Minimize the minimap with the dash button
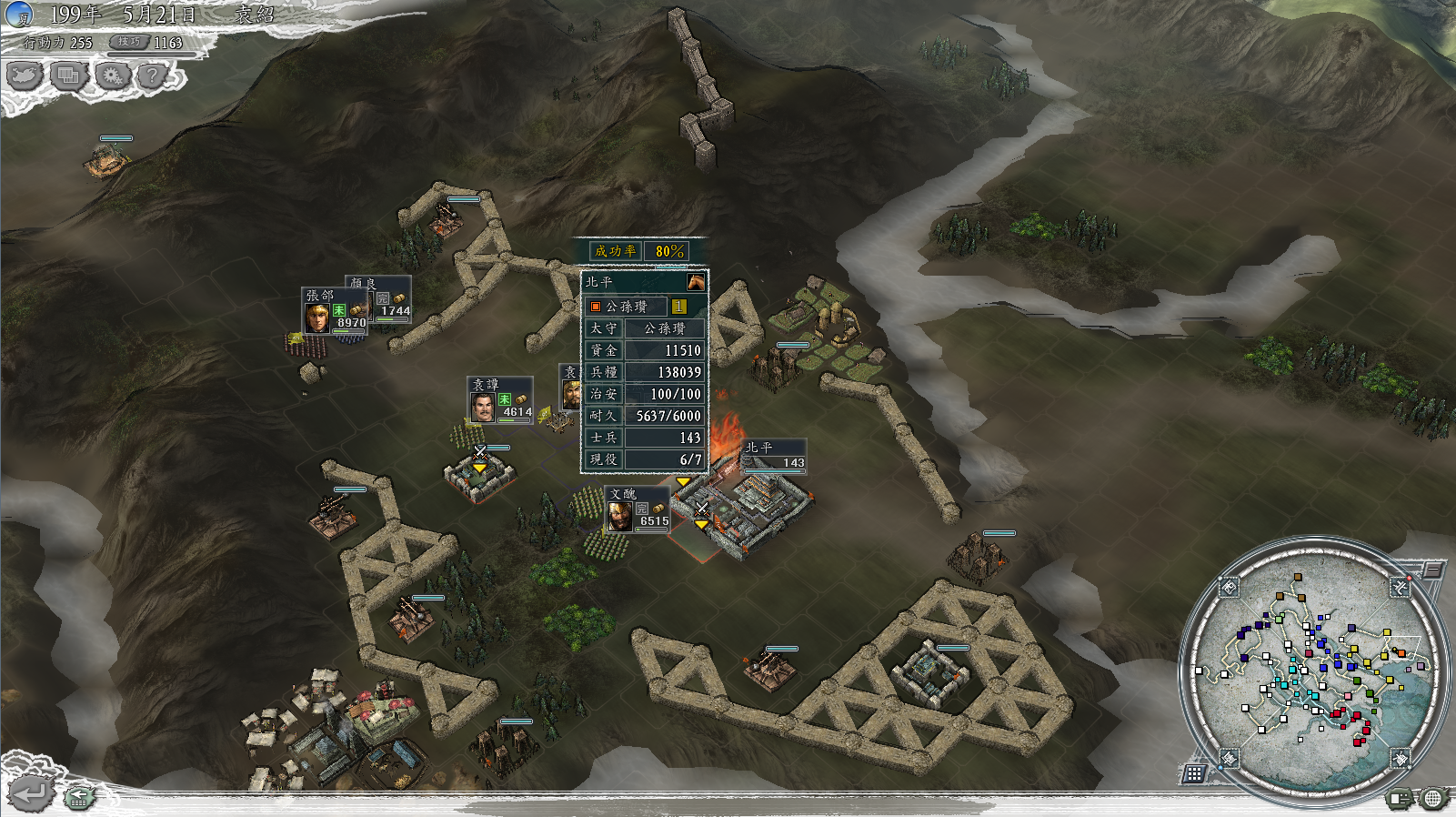Viewport: 1456px width, 817px height. click(1432, 570)
